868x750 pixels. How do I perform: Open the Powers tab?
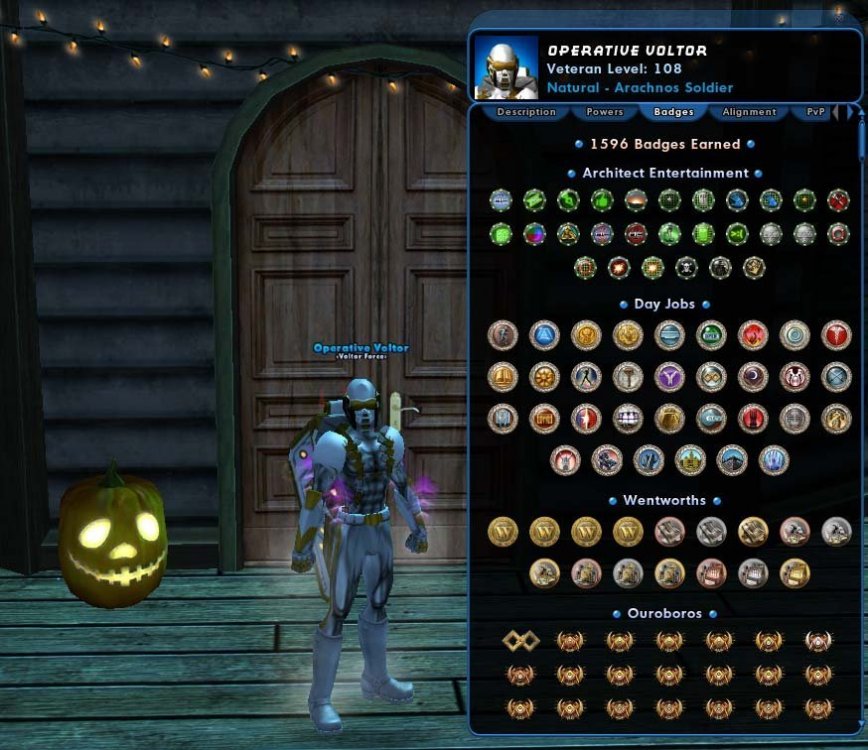(604, 112)
